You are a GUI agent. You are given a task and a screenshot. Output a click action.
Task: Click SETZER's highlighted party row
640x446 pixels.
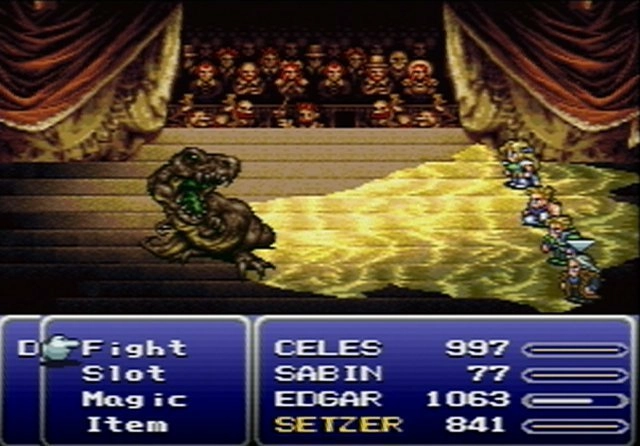[x=338, y=424]
